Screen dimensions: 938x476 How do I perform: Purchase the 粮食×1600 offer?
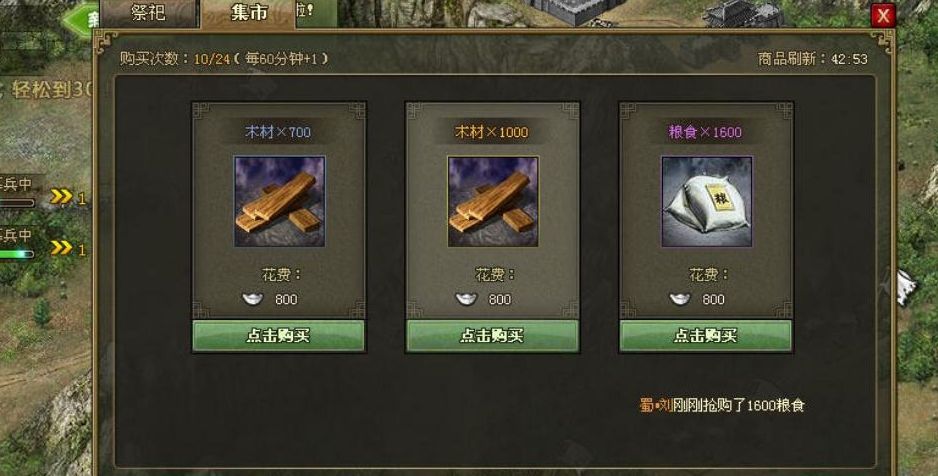pyautogui.click(x=706, y=336)
